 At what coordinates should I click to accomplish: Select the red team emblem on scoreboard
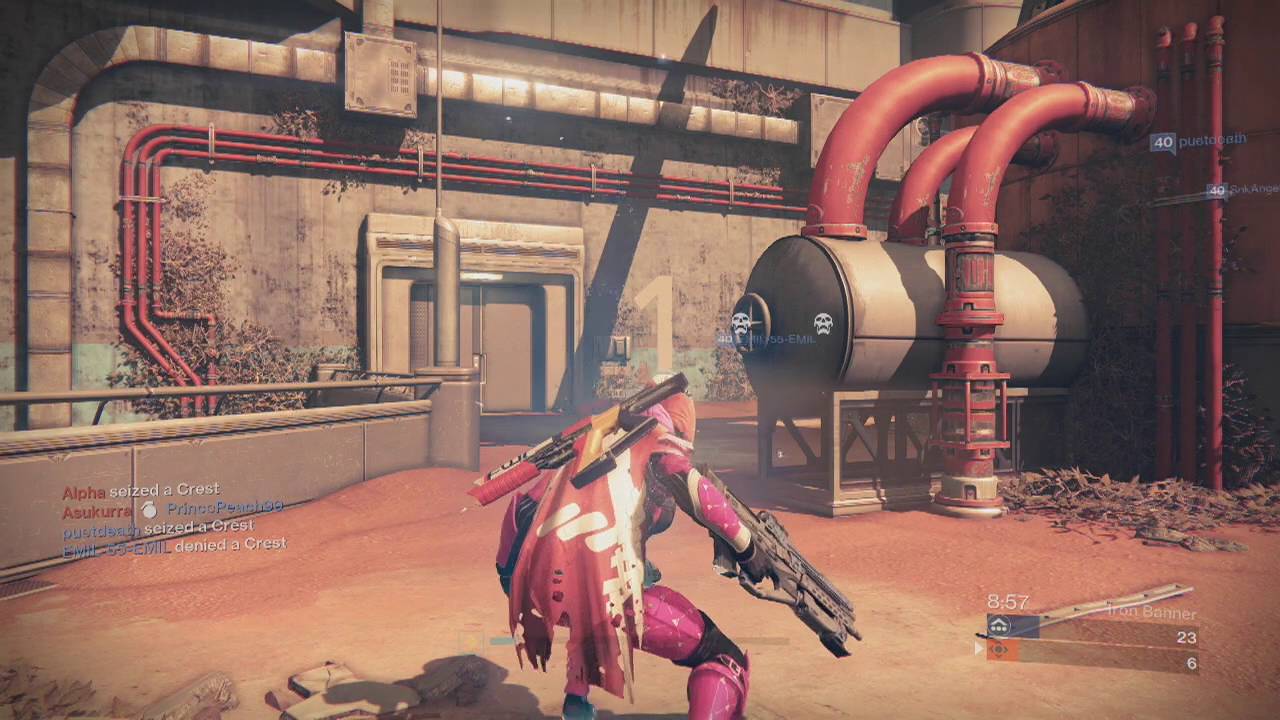[x=999, y=650]
